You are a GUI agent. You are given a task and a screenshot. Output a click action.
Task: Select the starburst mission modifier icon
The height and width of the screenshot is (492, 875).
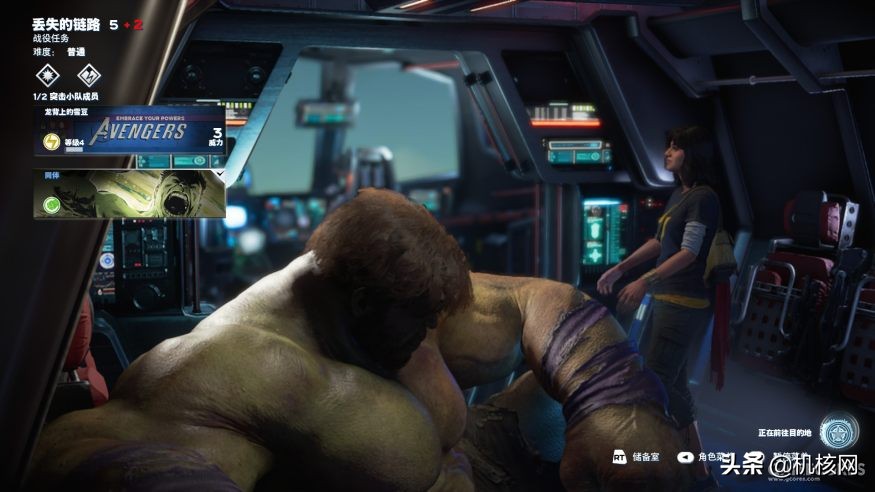47,74
